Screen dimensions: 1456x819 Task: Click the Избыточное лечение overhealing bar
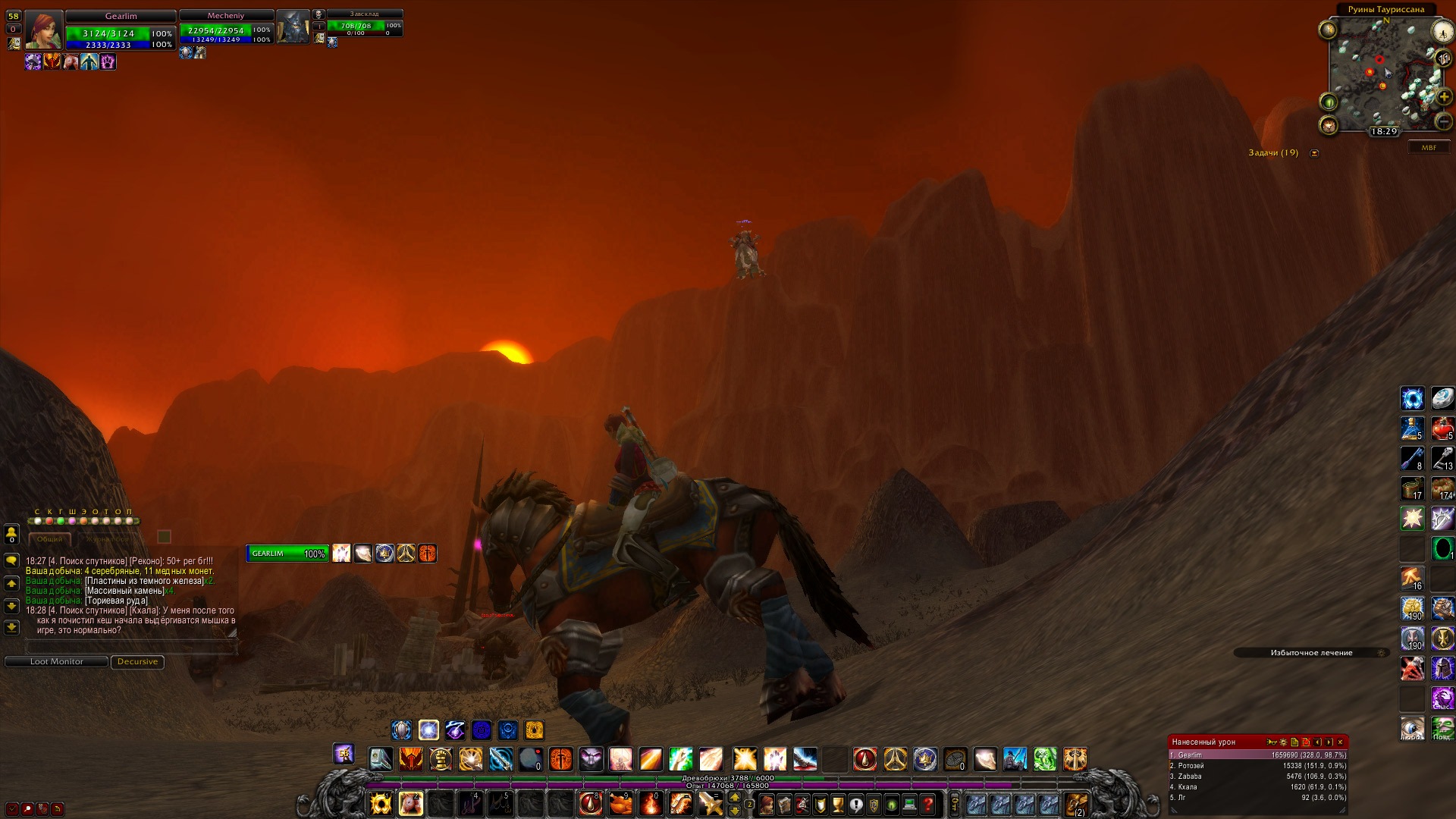[1311, 653]
